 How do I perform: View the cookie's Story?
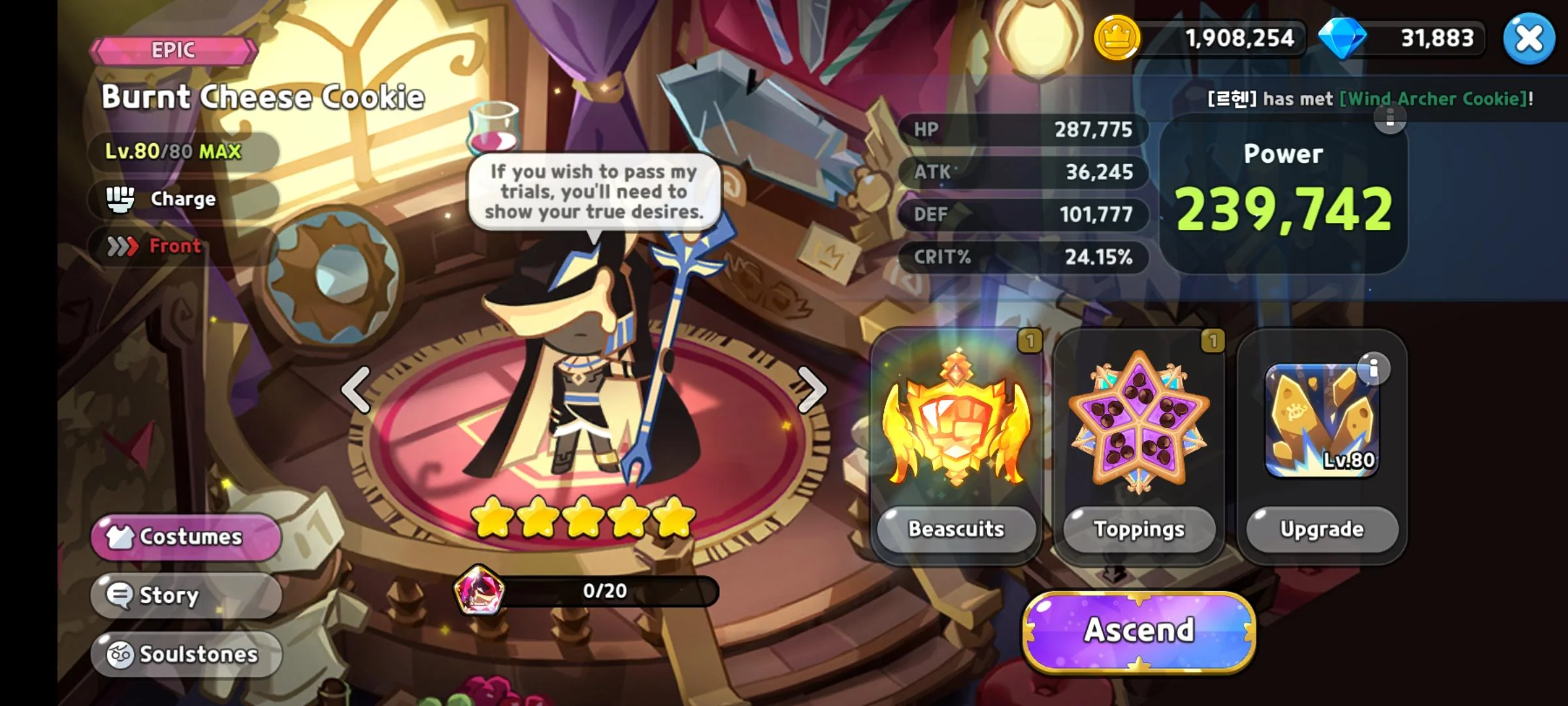186,596
